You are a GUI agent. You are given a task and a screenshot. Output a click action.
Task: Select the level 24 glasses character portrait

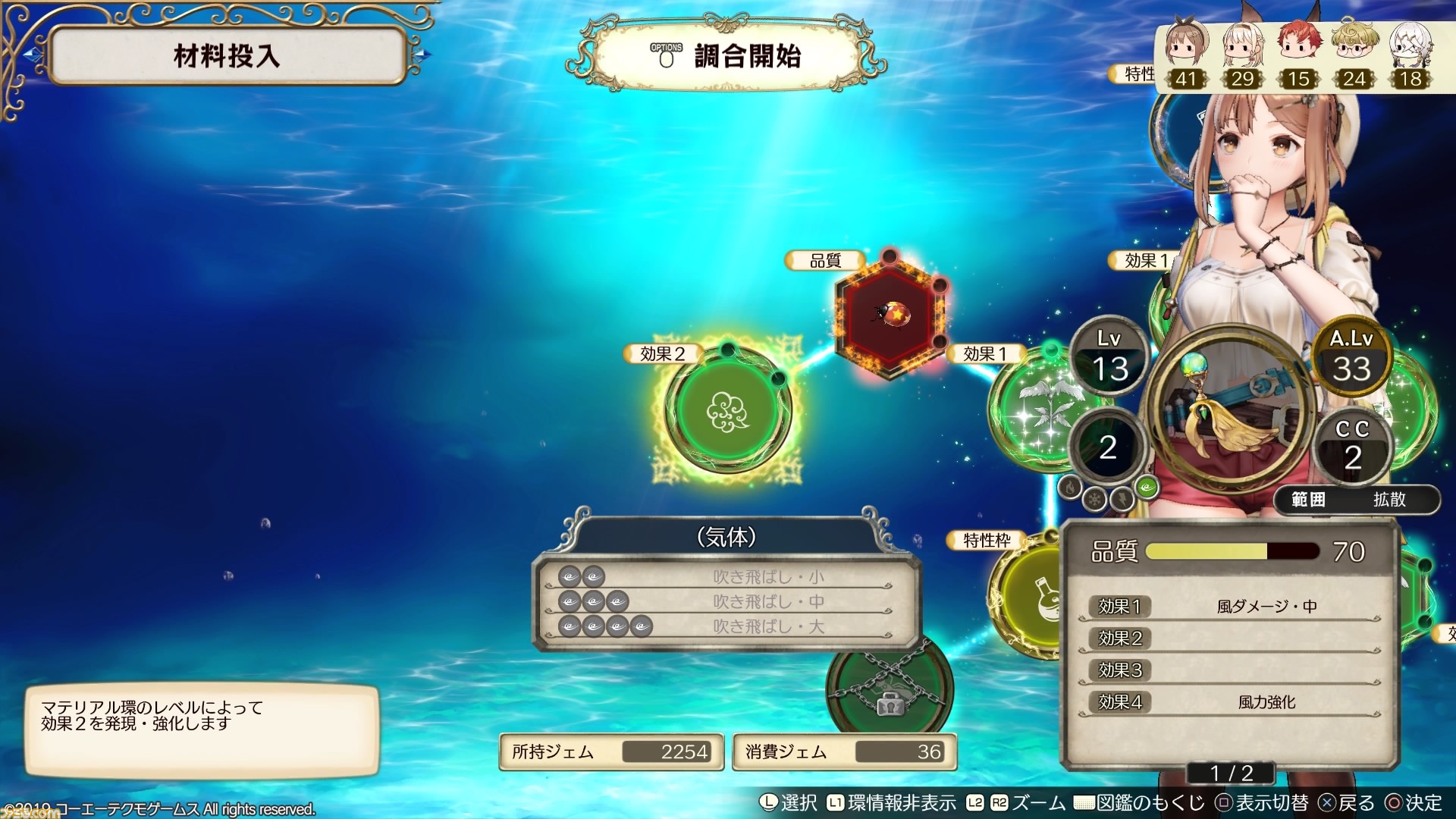coord(1354,53)
